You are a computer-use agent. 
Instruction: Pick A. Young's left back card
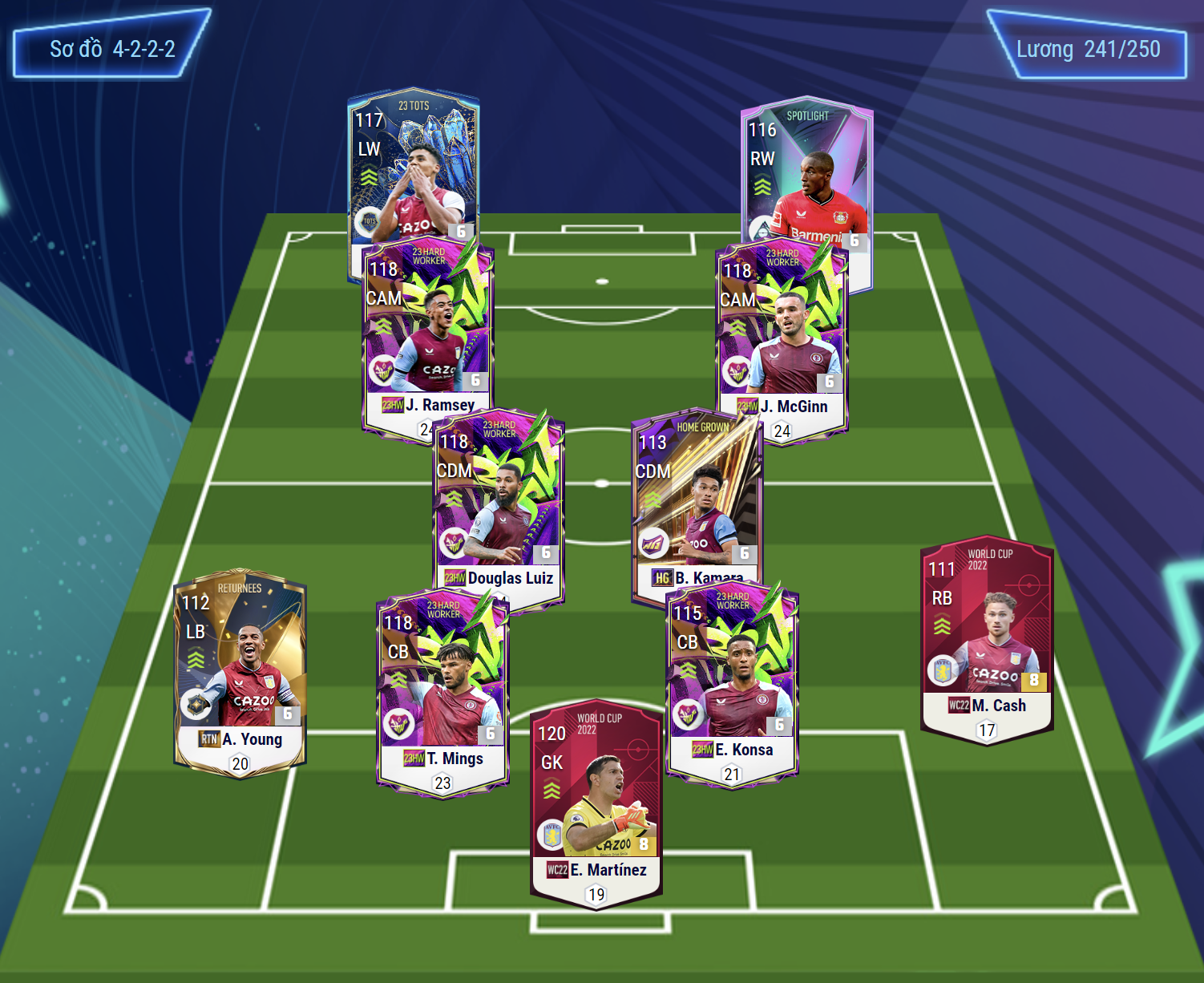click(240, 672)
